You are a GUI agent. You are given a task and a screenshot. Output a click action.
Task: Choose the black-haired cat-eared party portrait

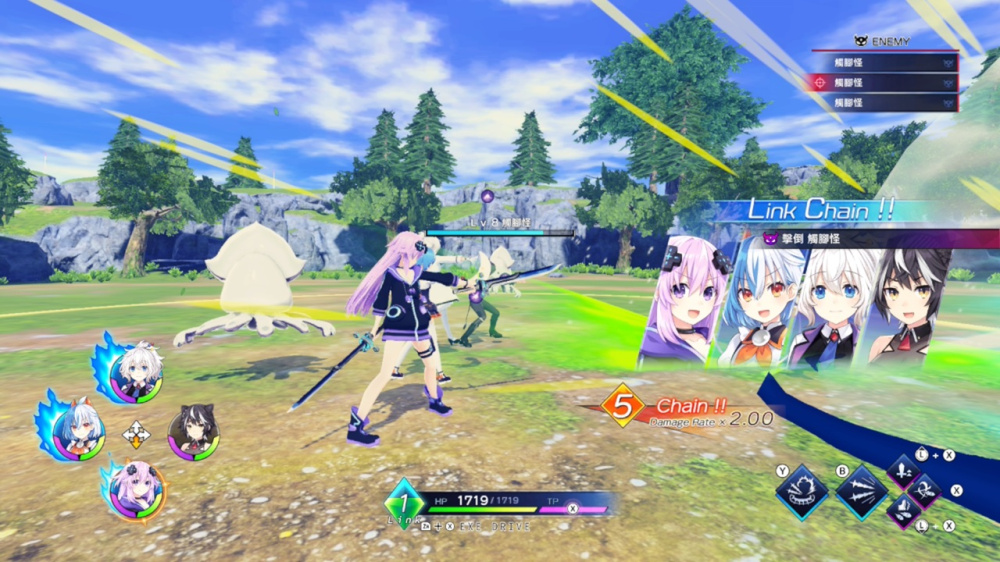[193, 432]
